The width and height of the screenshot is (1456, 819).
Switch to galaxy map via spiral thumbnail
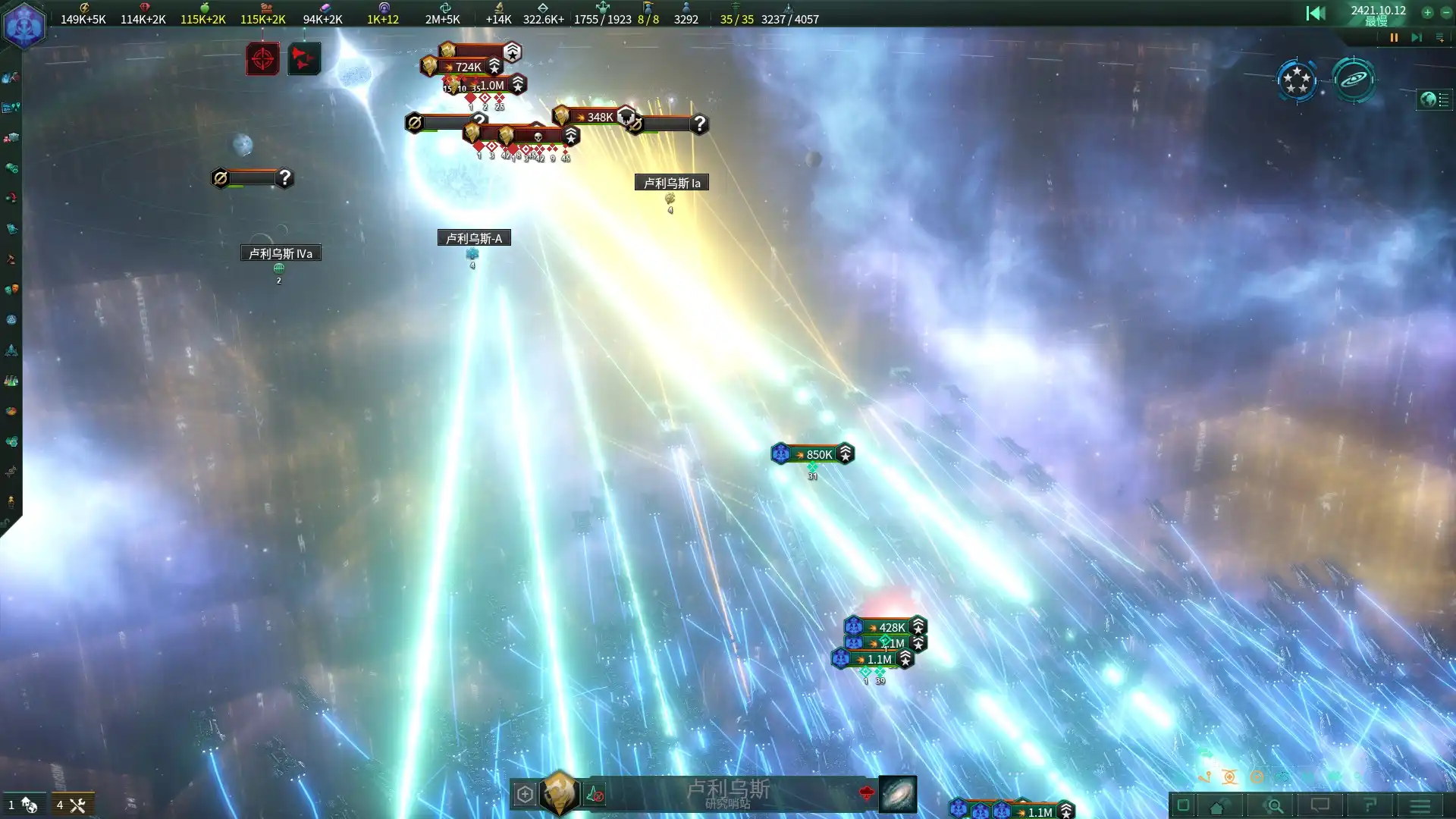click(x=898, y=794)
